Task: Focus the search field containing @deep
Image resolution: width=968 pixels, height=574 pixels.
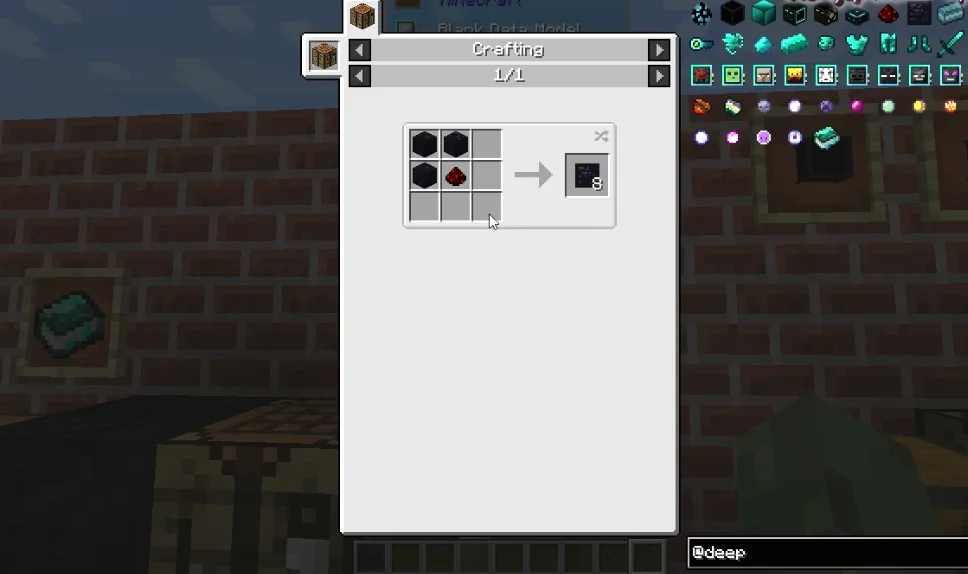Action: pyautogui.click(x=826, y=553)
